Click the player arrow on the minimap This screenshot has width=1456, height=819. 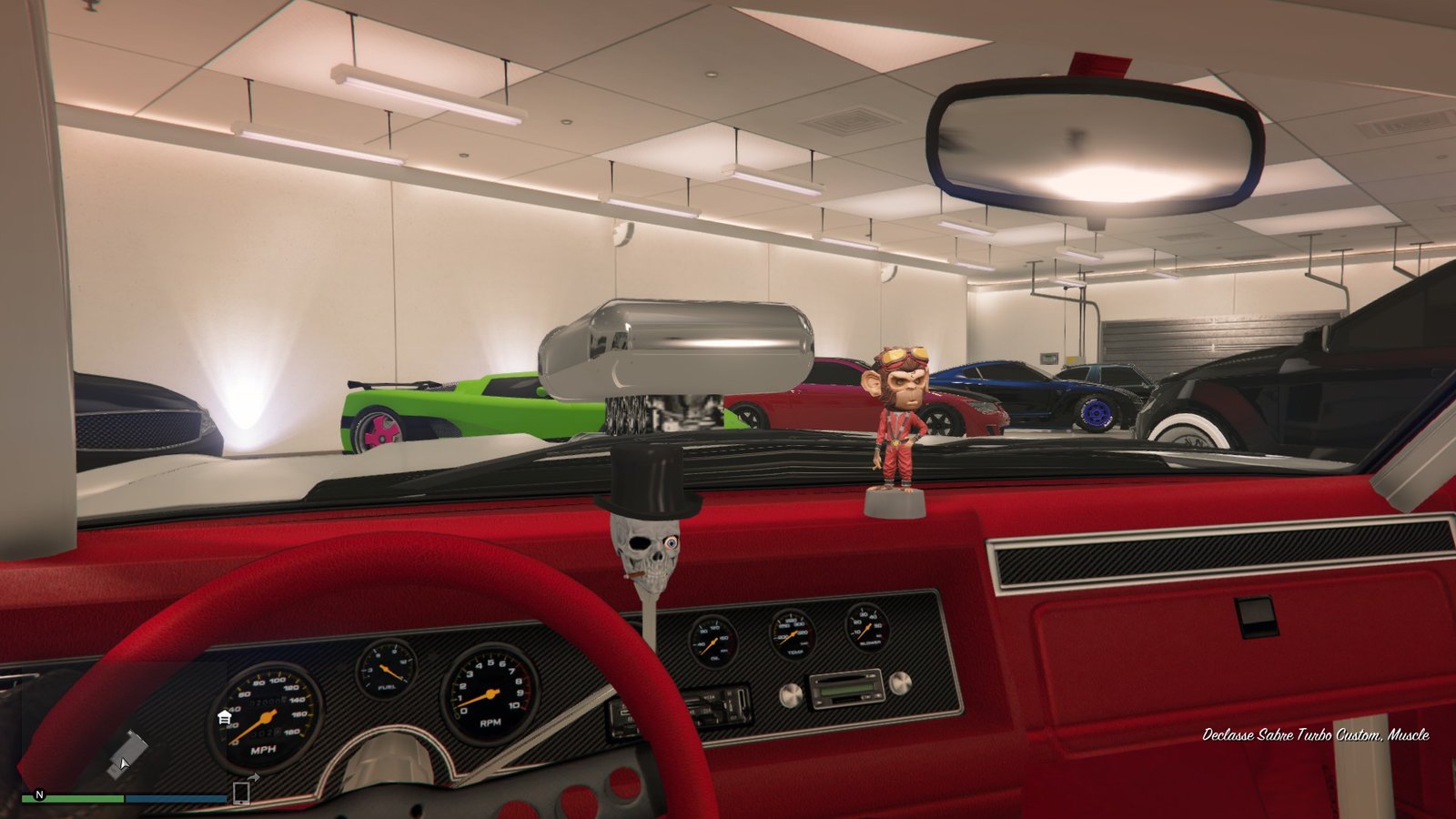pos(122,761)
